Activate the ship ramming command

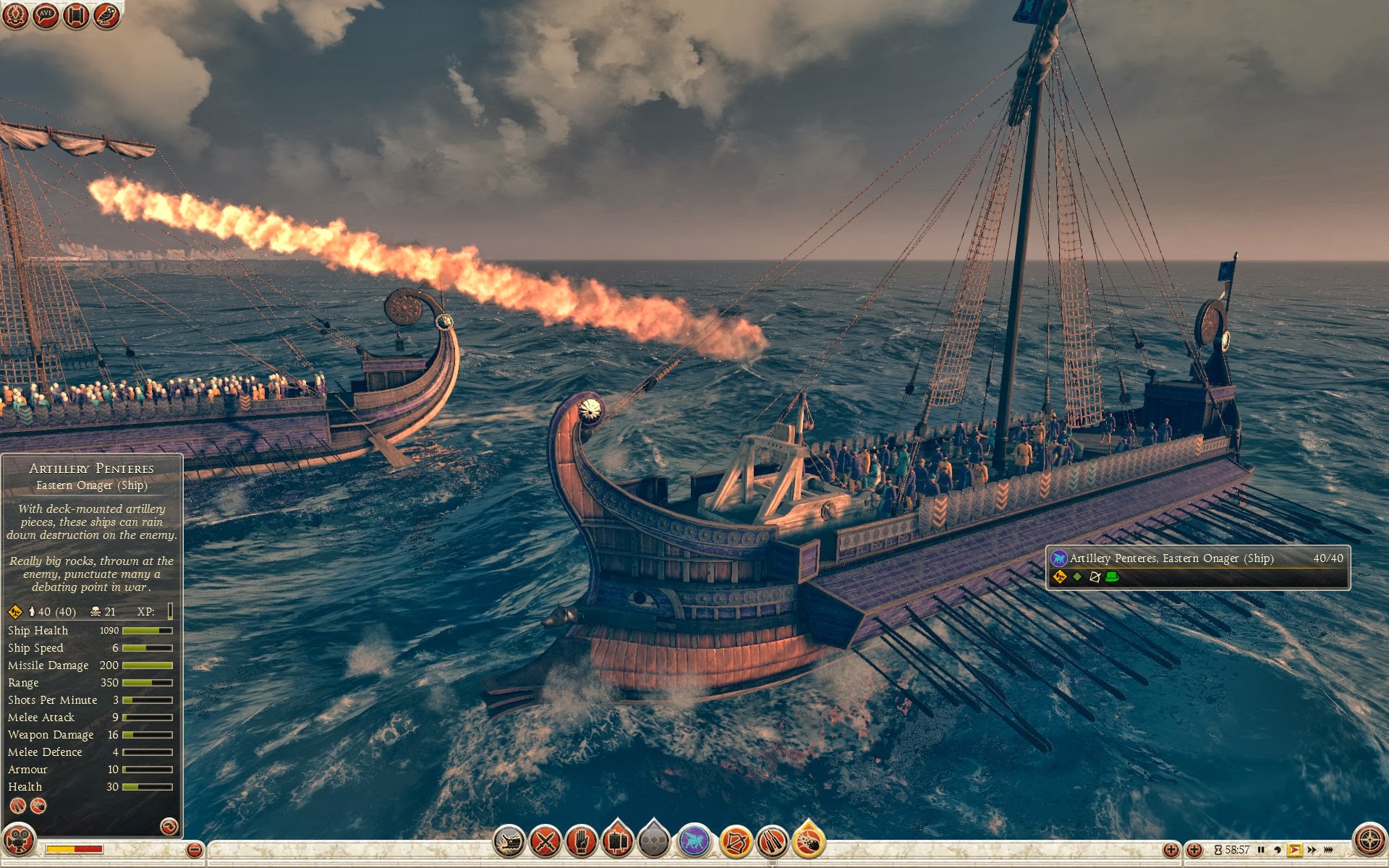(x=509, y=841)
